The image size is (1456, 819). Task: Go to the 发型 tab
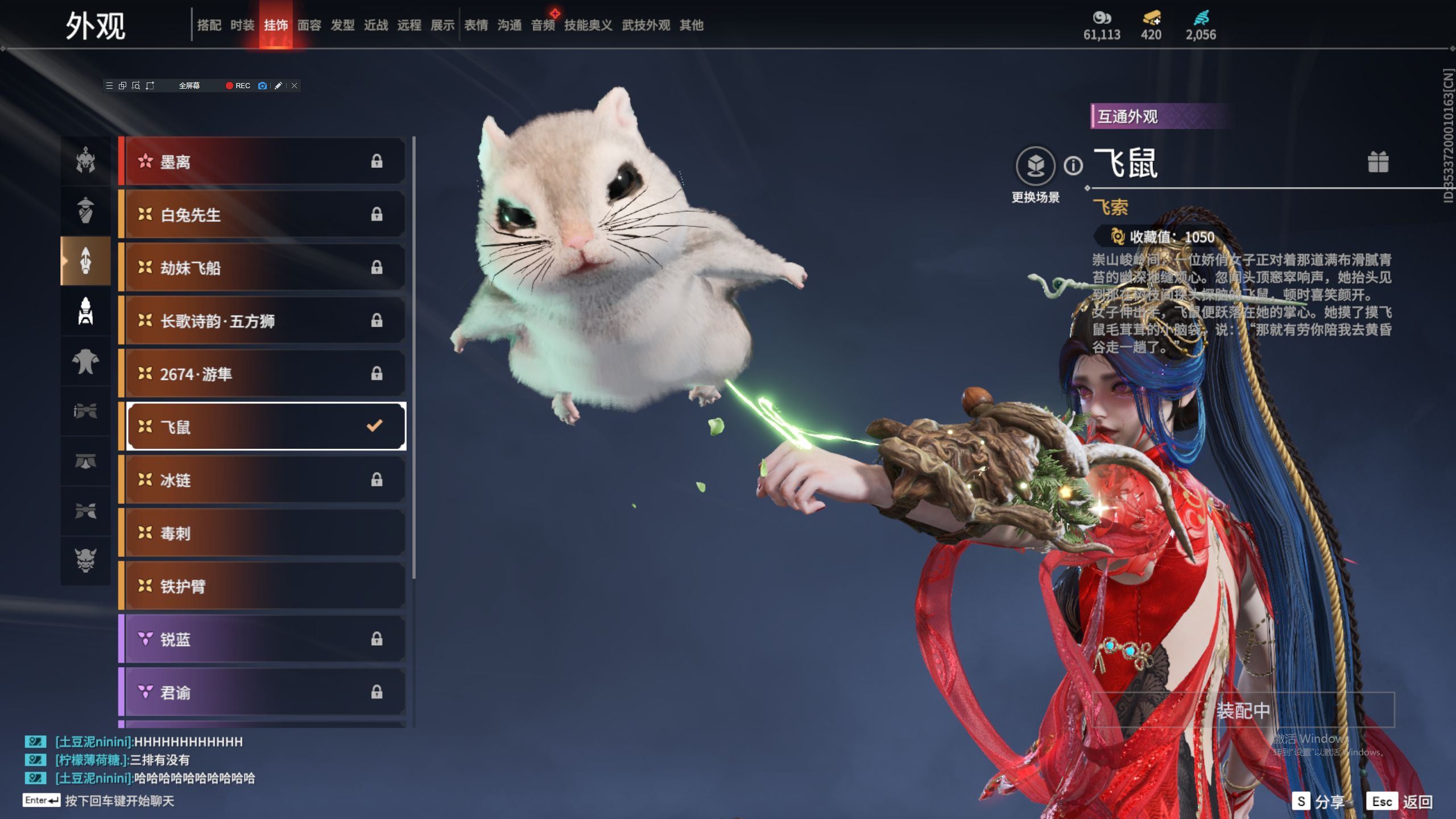coord(342,25)
